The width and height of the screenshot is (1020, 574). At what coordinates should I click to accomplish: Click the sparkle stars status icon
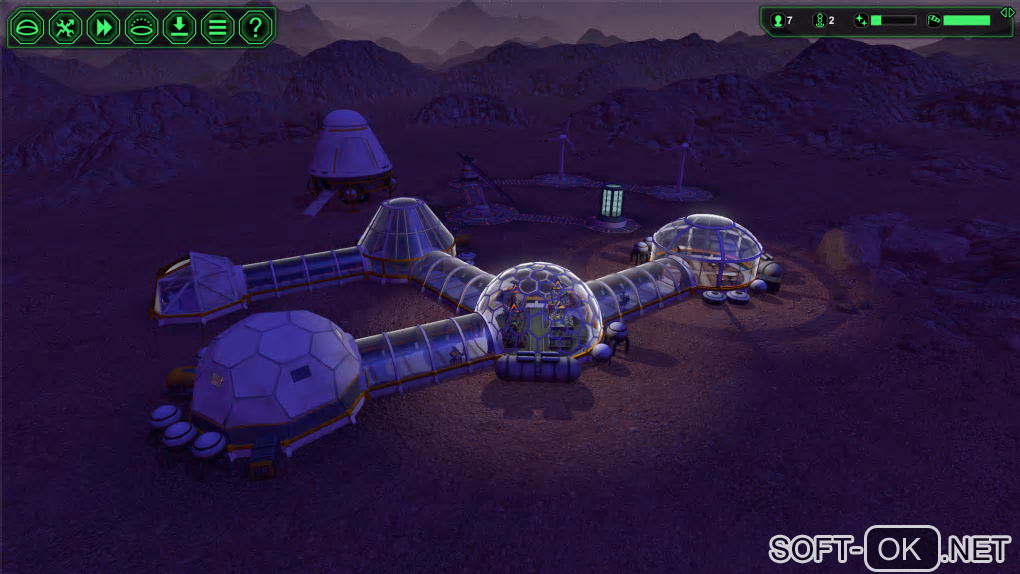coord(861,20)
